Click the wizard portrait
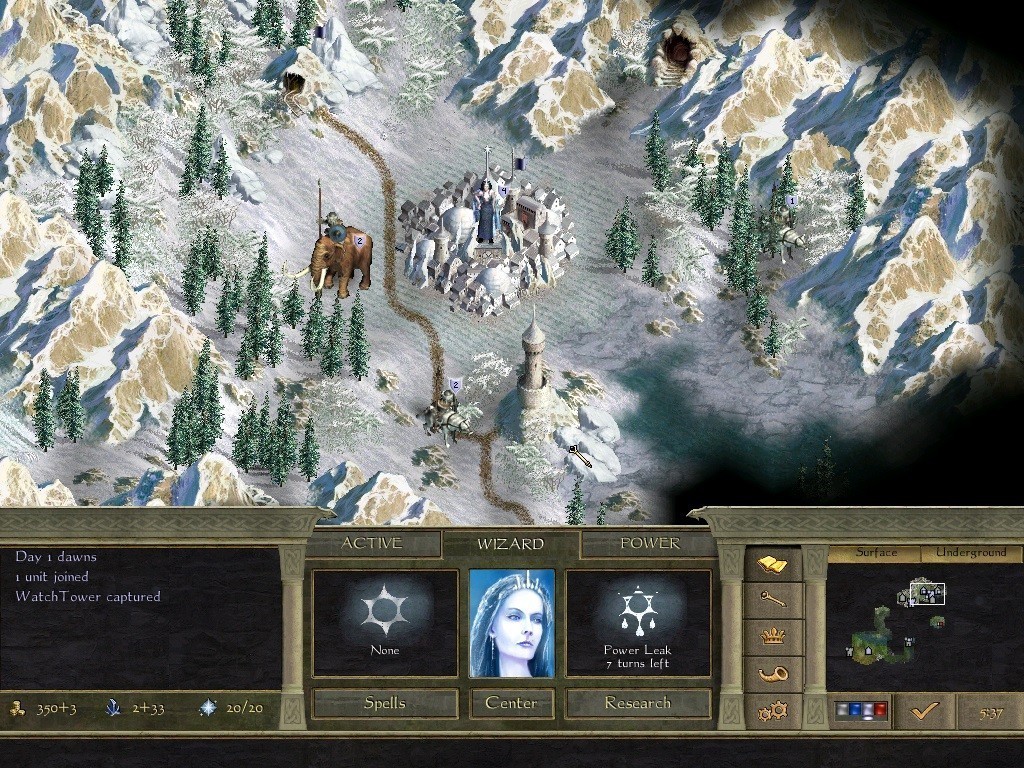Image resolution: width=1024 pixels, height=768 pixels. point(511,624)
